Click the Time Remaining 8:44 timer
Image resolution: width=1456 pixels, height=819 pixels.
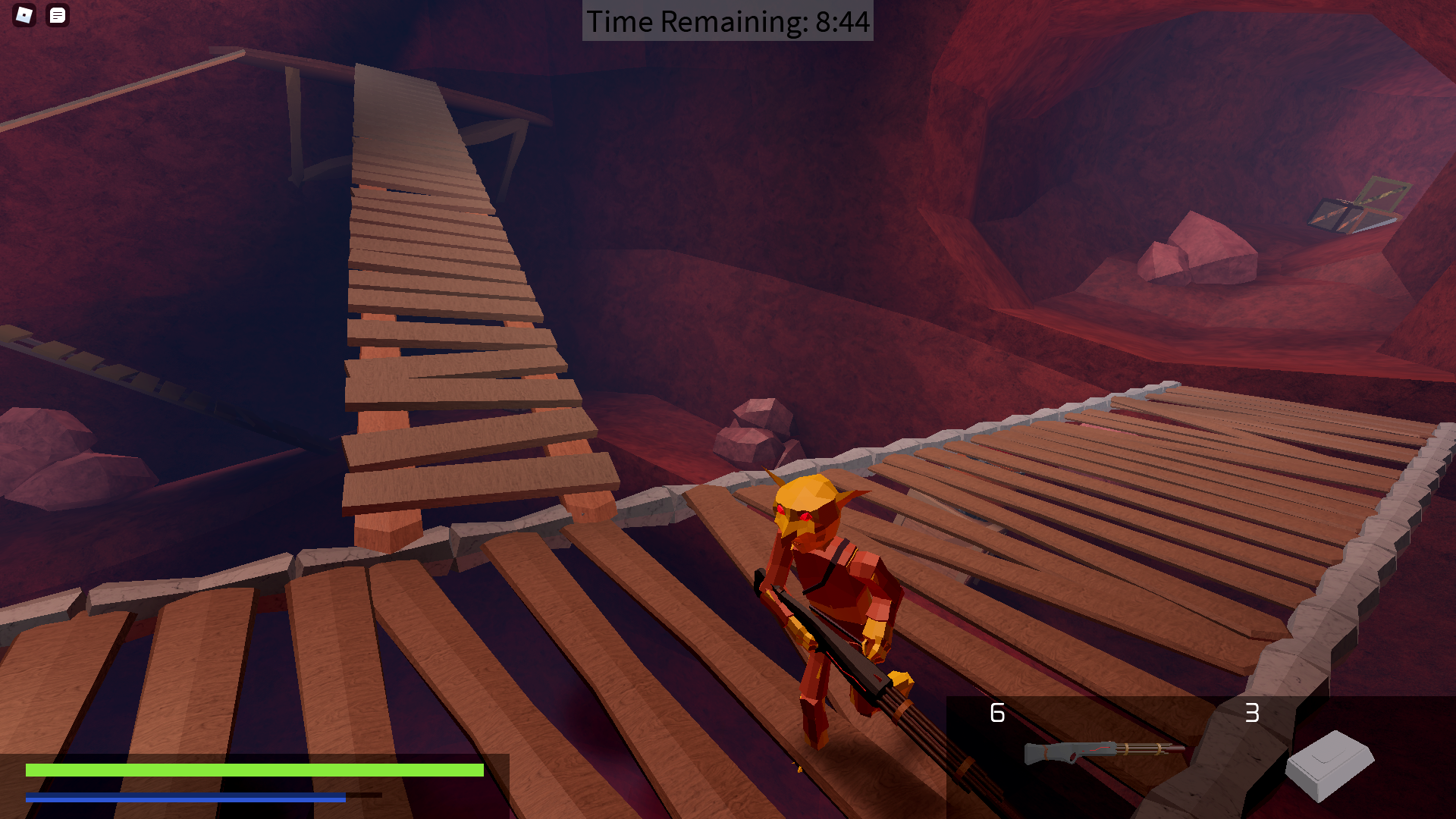727,22
